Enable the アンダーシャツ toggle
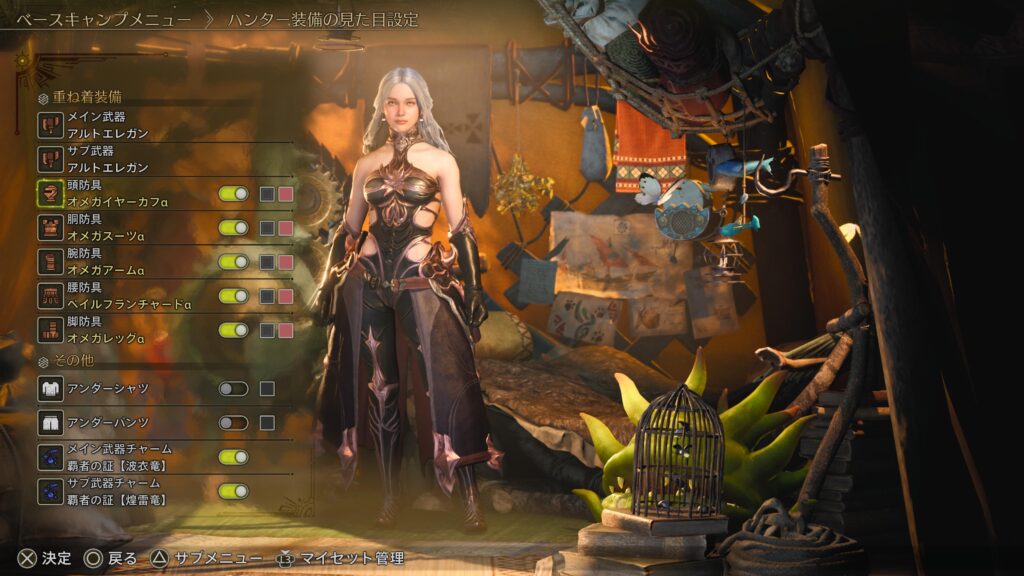Screen dimensions: 1024x576 [x=233, y=389]
